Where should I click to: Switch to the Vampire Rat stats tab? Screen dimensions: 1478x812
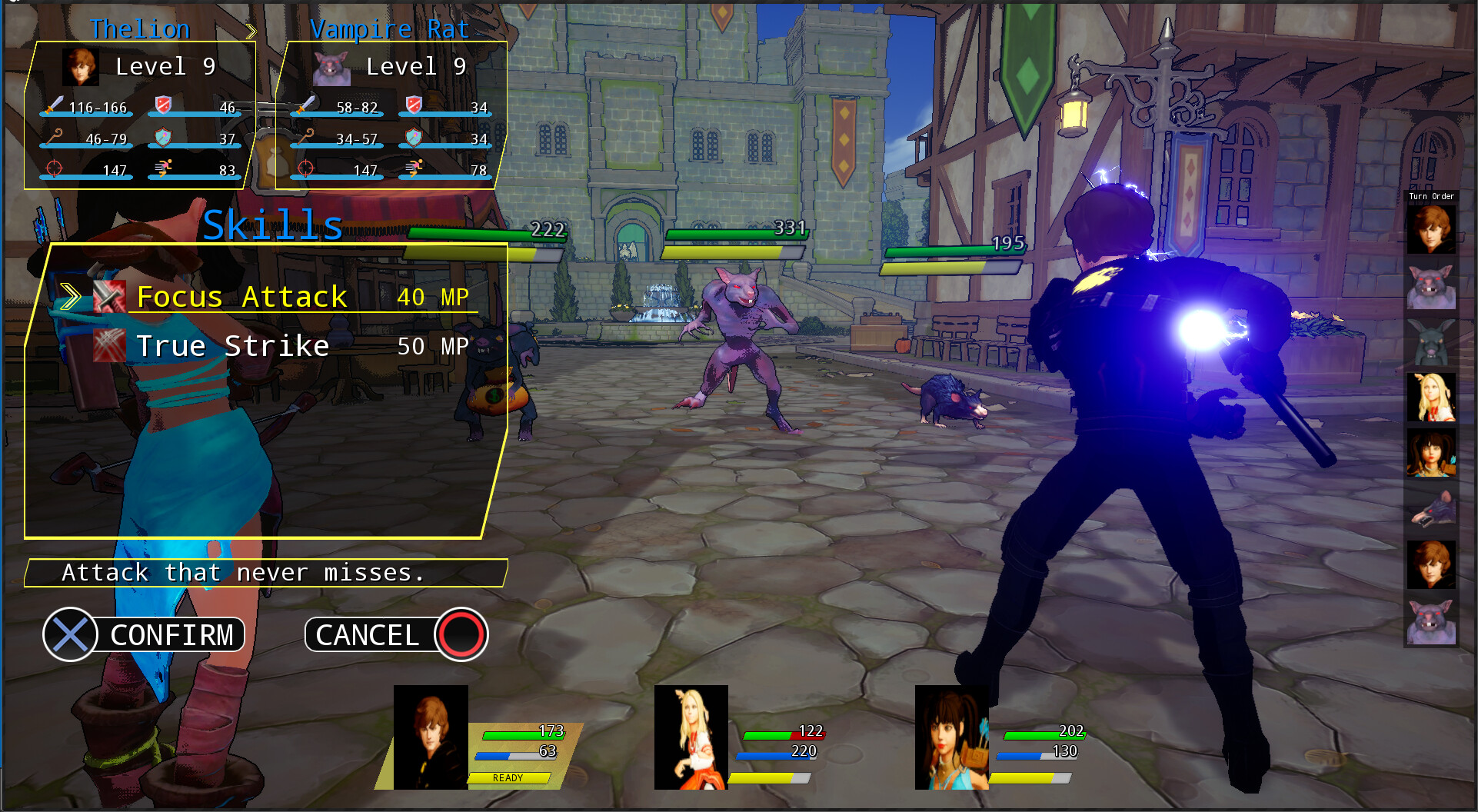(390, 28)
